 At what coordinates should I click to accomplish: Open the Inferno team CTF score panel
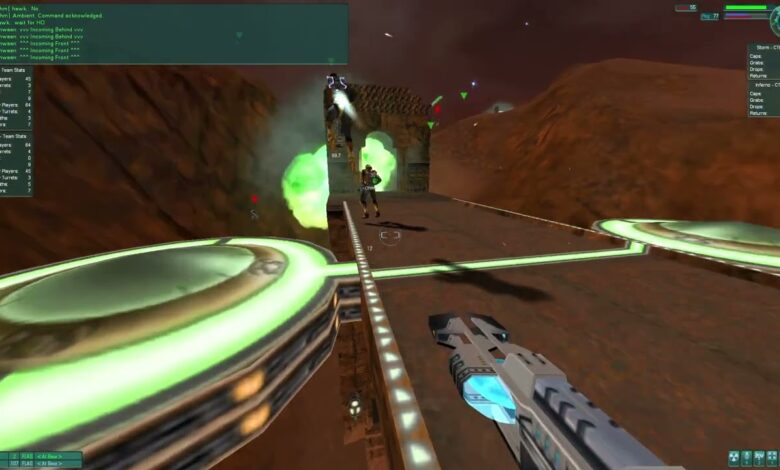763,100
